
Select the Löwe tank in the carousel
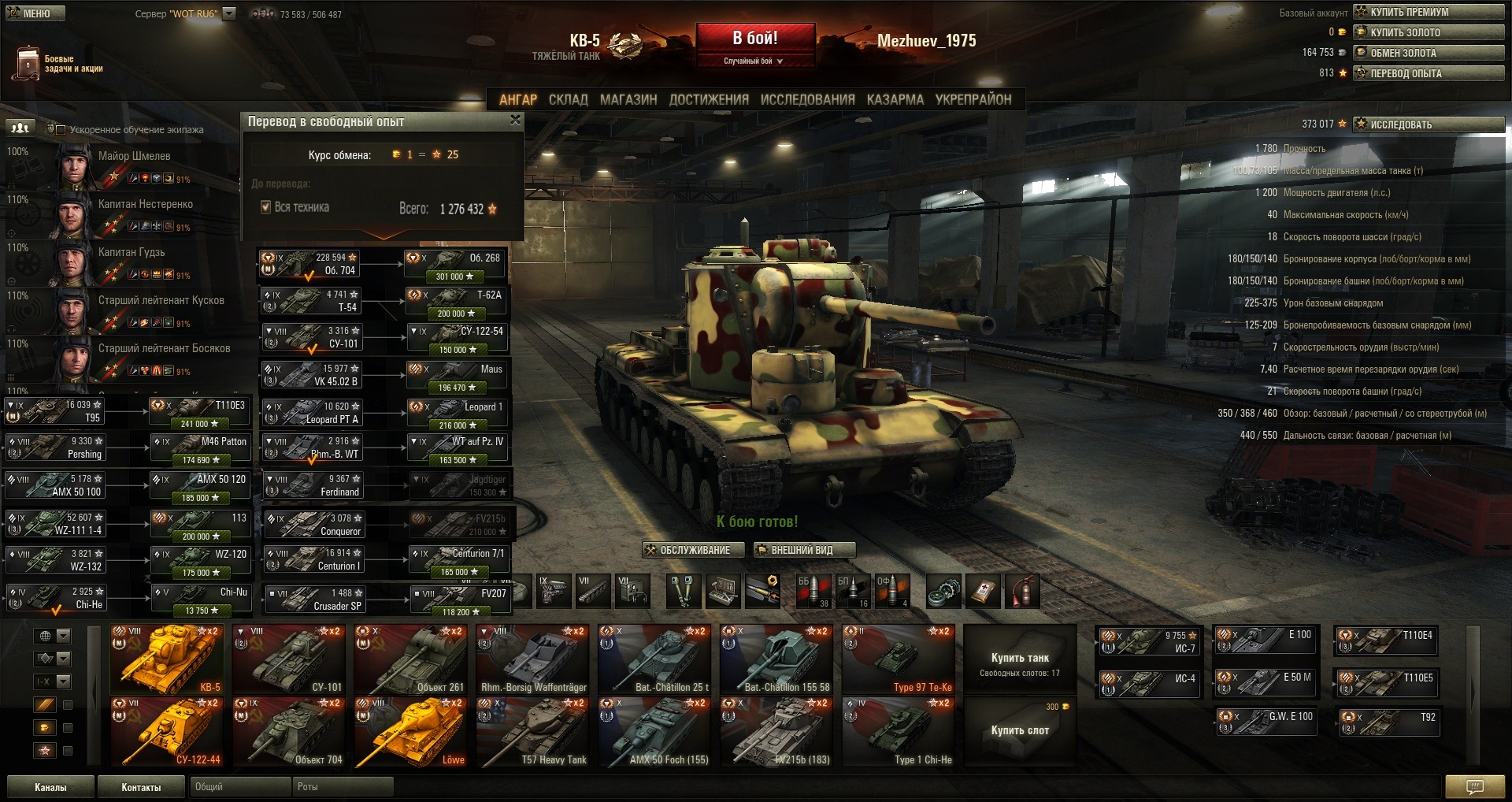coord(410,732)
